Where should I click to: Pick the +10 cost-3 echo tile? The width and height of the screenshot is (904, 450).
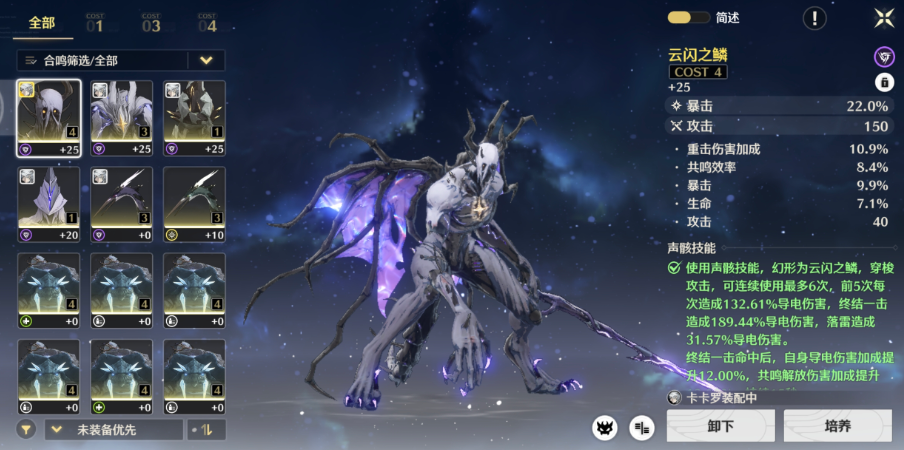[x=194, y=204]
